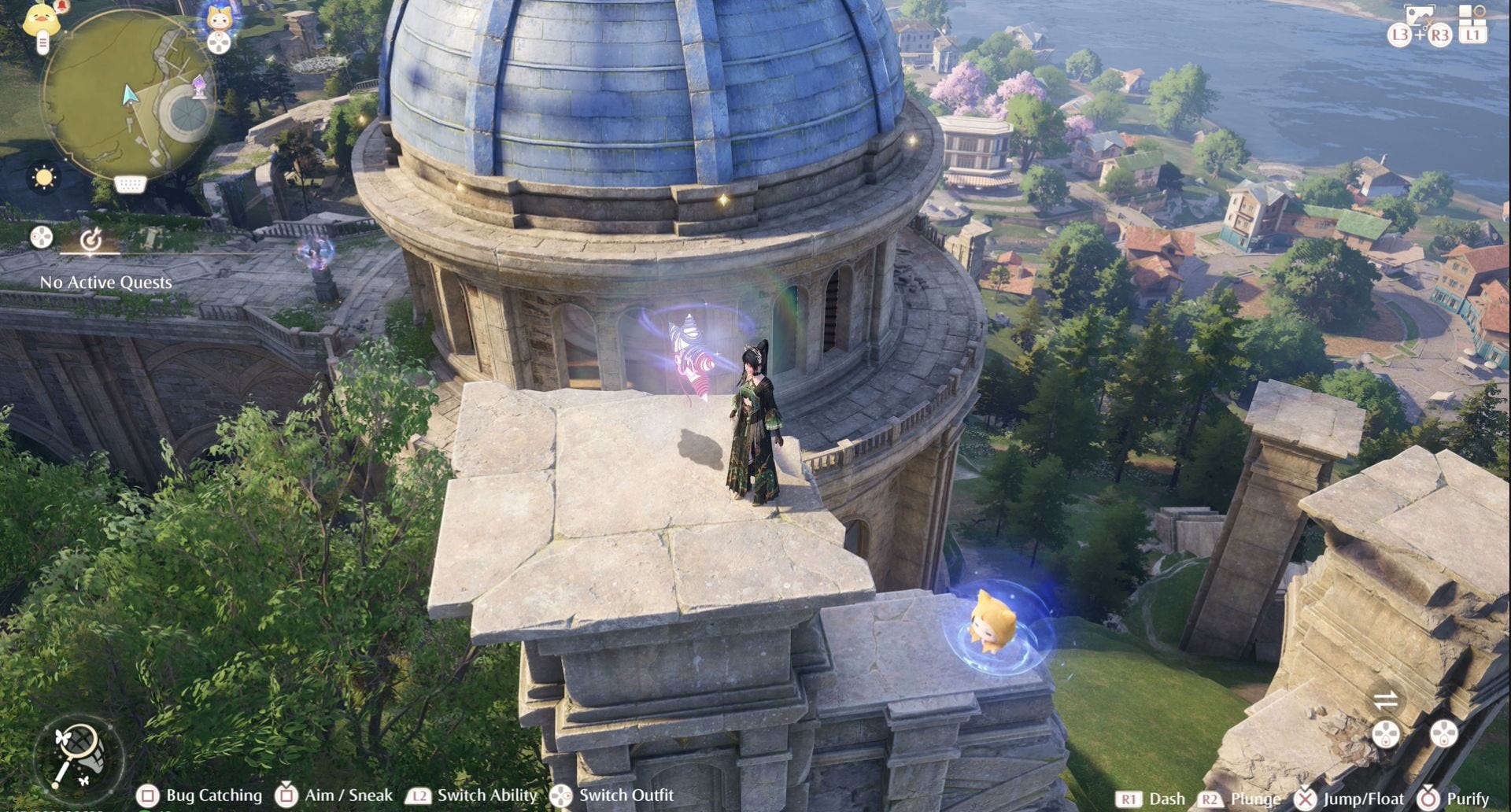Open the yellow chick Pear-Pal menu
Viewport: 1511px width, 812px height.
pyautogui.click(x=42, y=19)
